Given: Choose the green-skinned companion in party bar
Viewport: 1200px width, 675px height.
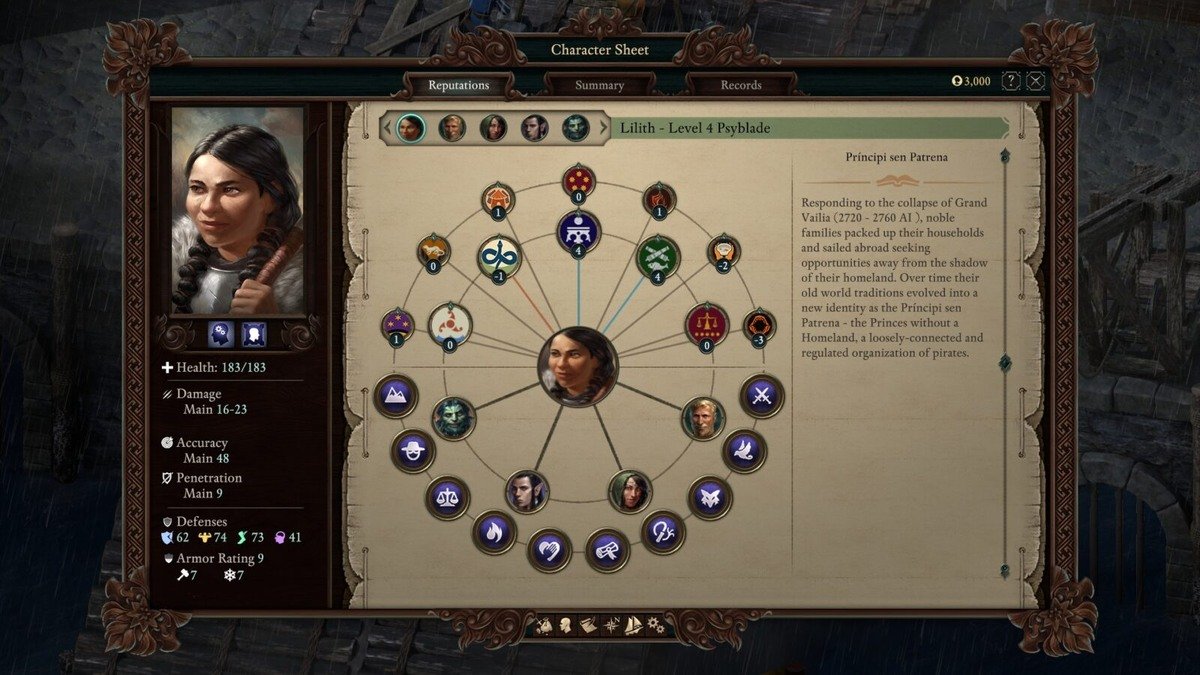Looking at the screenshot, I should tap(575, 128).
